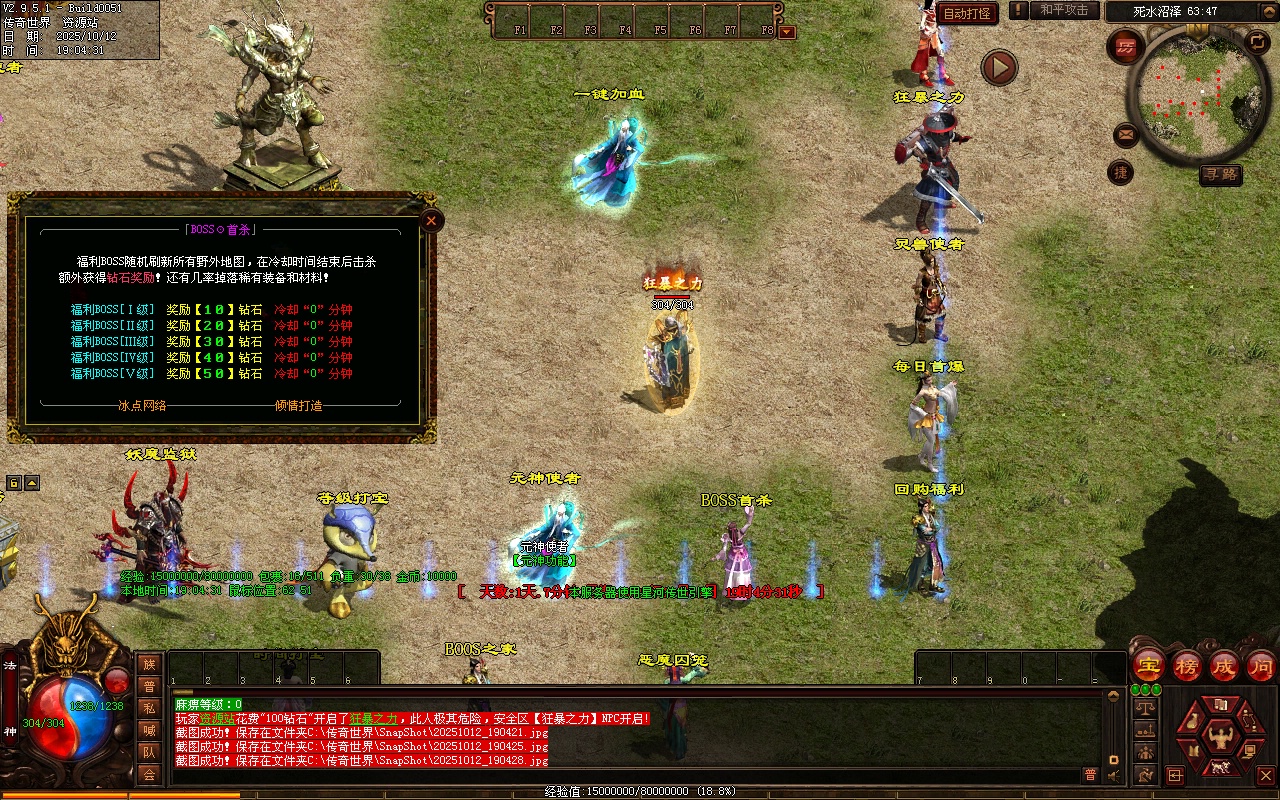Select the 私 private chat channel tab
Viewport: 1280px width, 800px height.
click(149, 708)
